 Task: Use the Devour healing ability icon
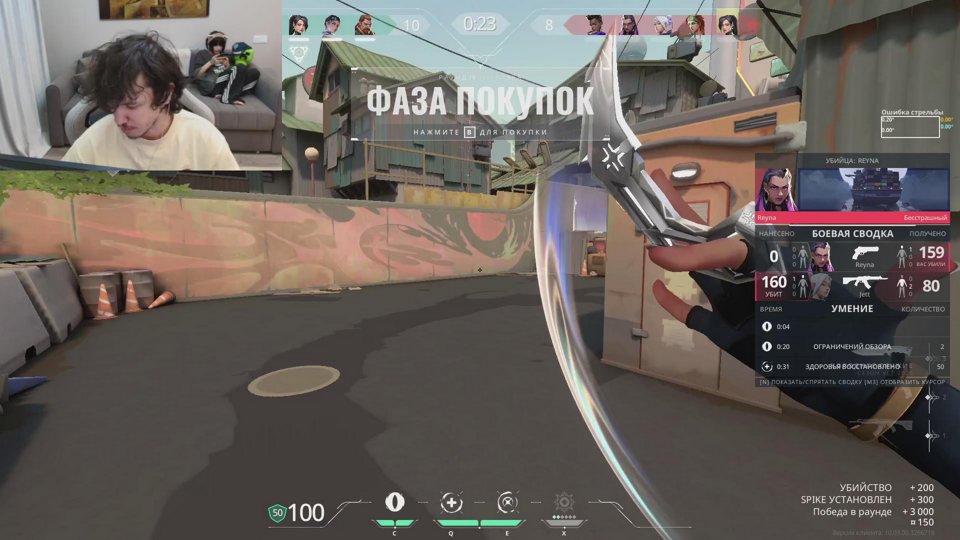(x=452, y=503)
